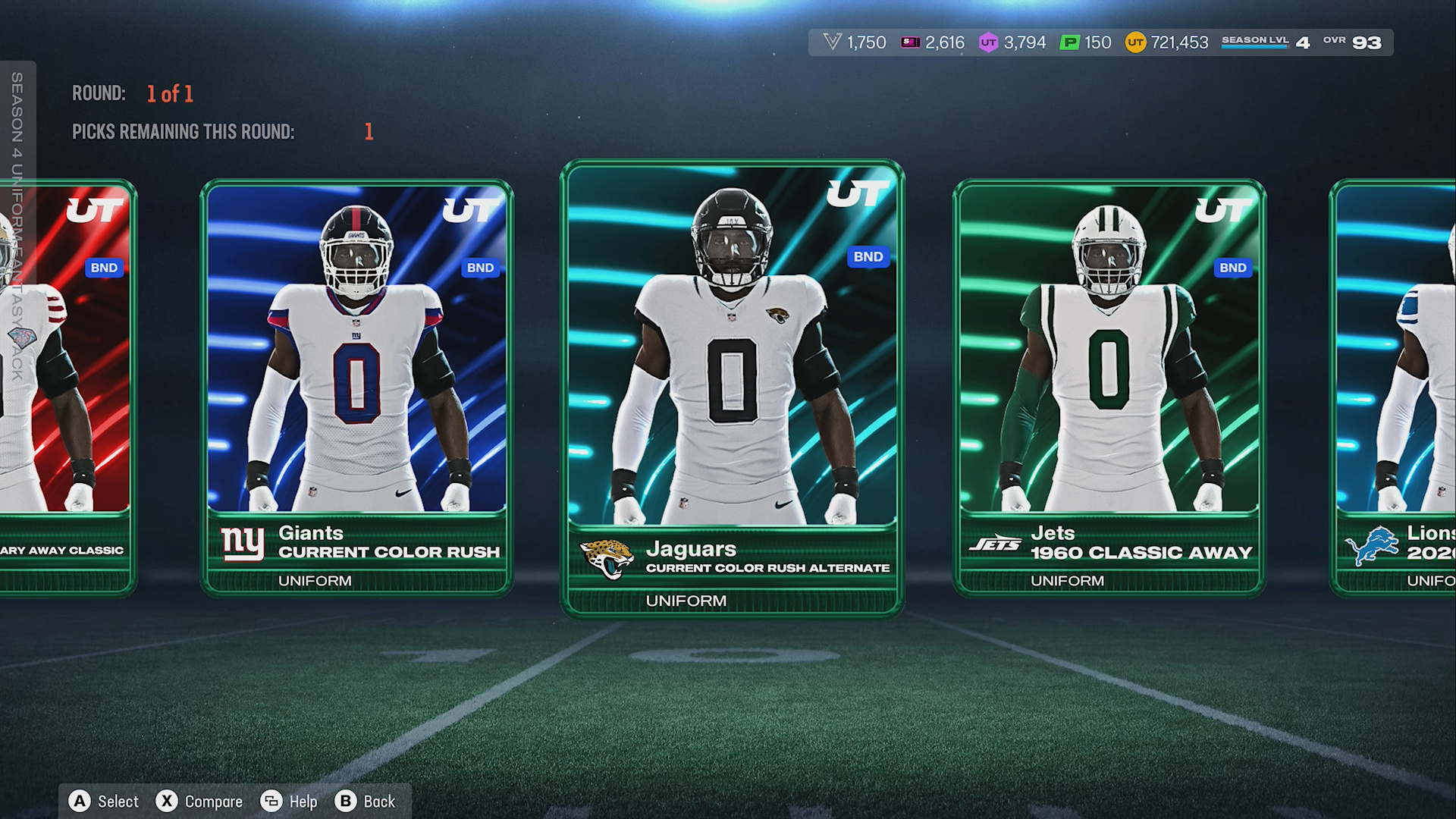Select the partially visible Lions uniform card

tap(1395, 387)
